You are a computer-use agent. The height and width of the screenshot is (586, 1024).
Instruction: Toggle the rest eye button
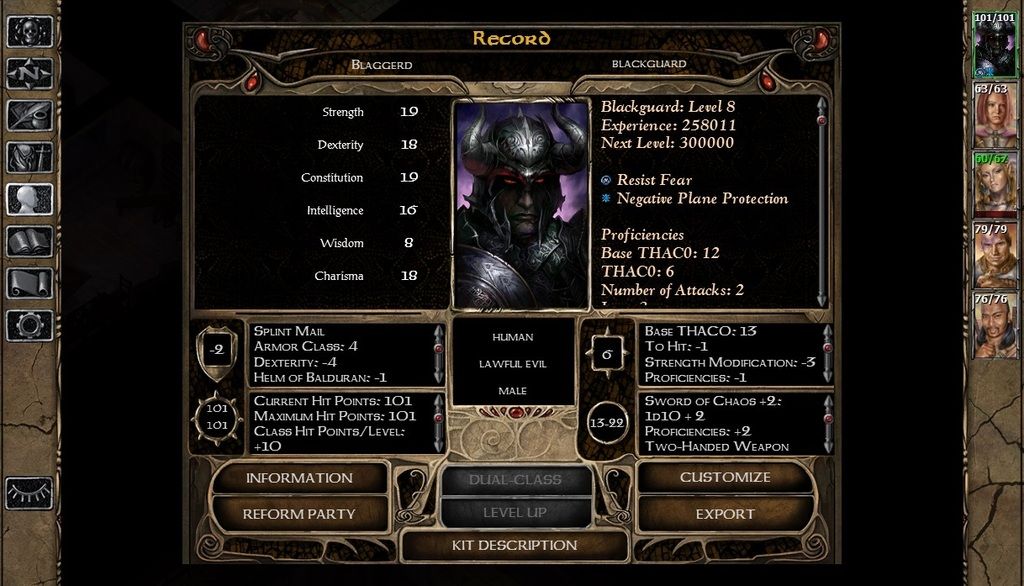pos(29,492)
